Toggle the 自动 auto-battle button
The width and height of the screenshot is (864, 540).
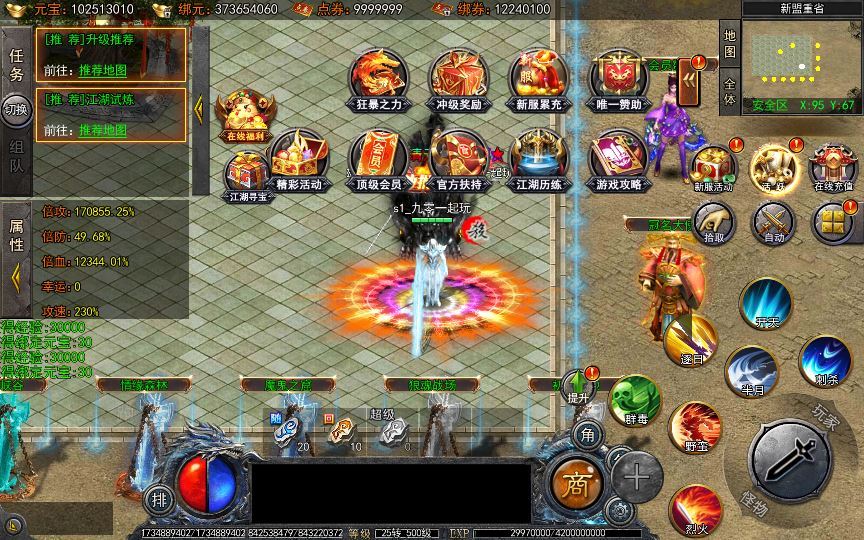pyautogui.click(x=773, y=222)
